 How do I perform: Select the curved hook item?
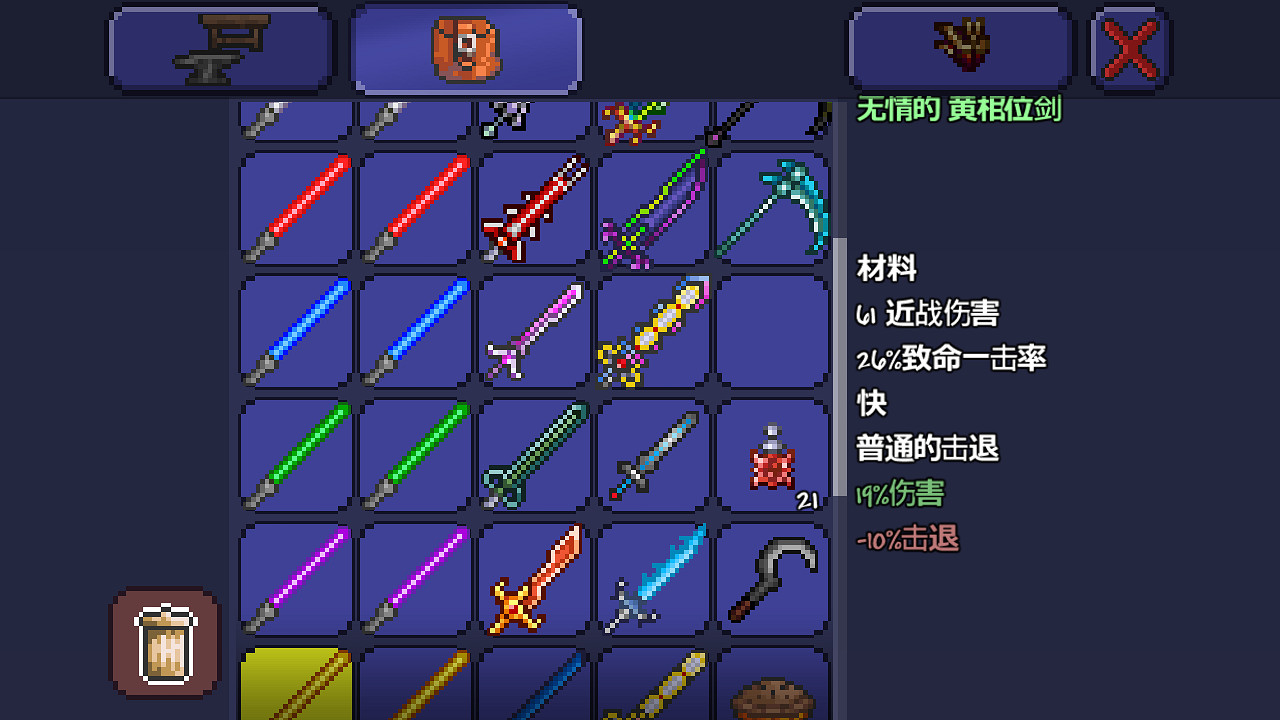point(773,580)
